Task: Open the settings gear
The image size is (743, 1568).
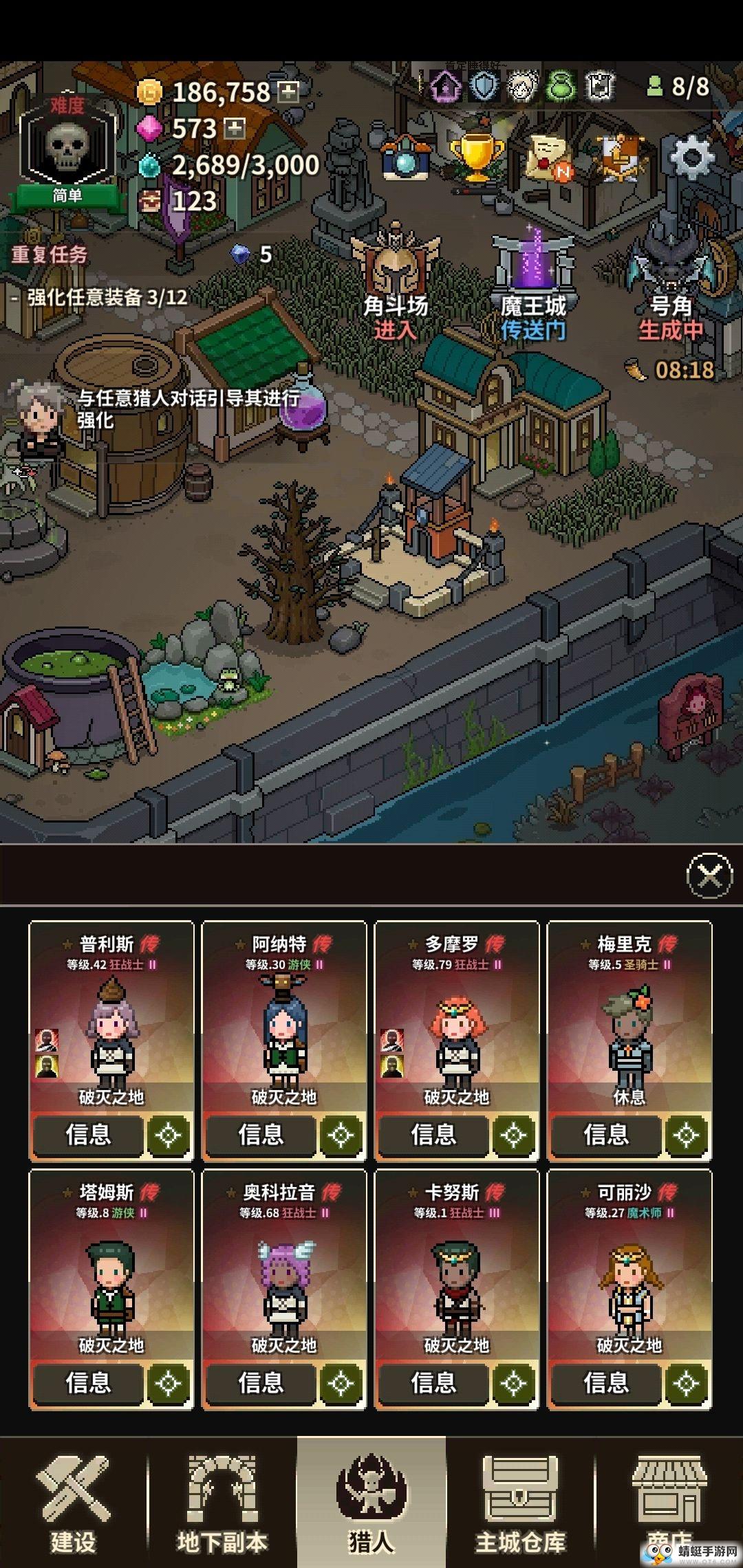Action: coord(691,158)
